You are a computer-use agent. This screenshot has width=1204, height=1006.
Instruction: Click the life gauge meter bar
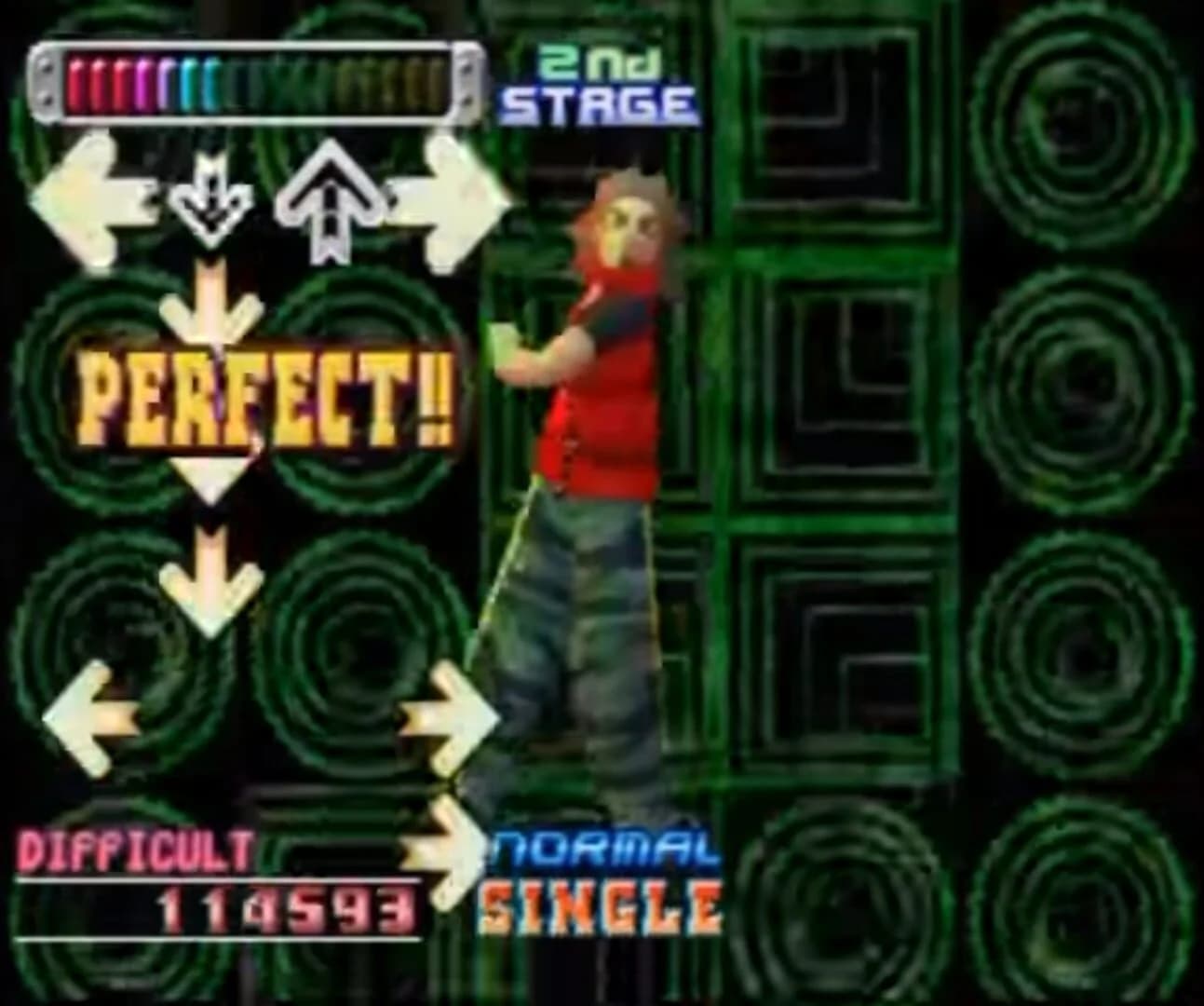(251, 81)
